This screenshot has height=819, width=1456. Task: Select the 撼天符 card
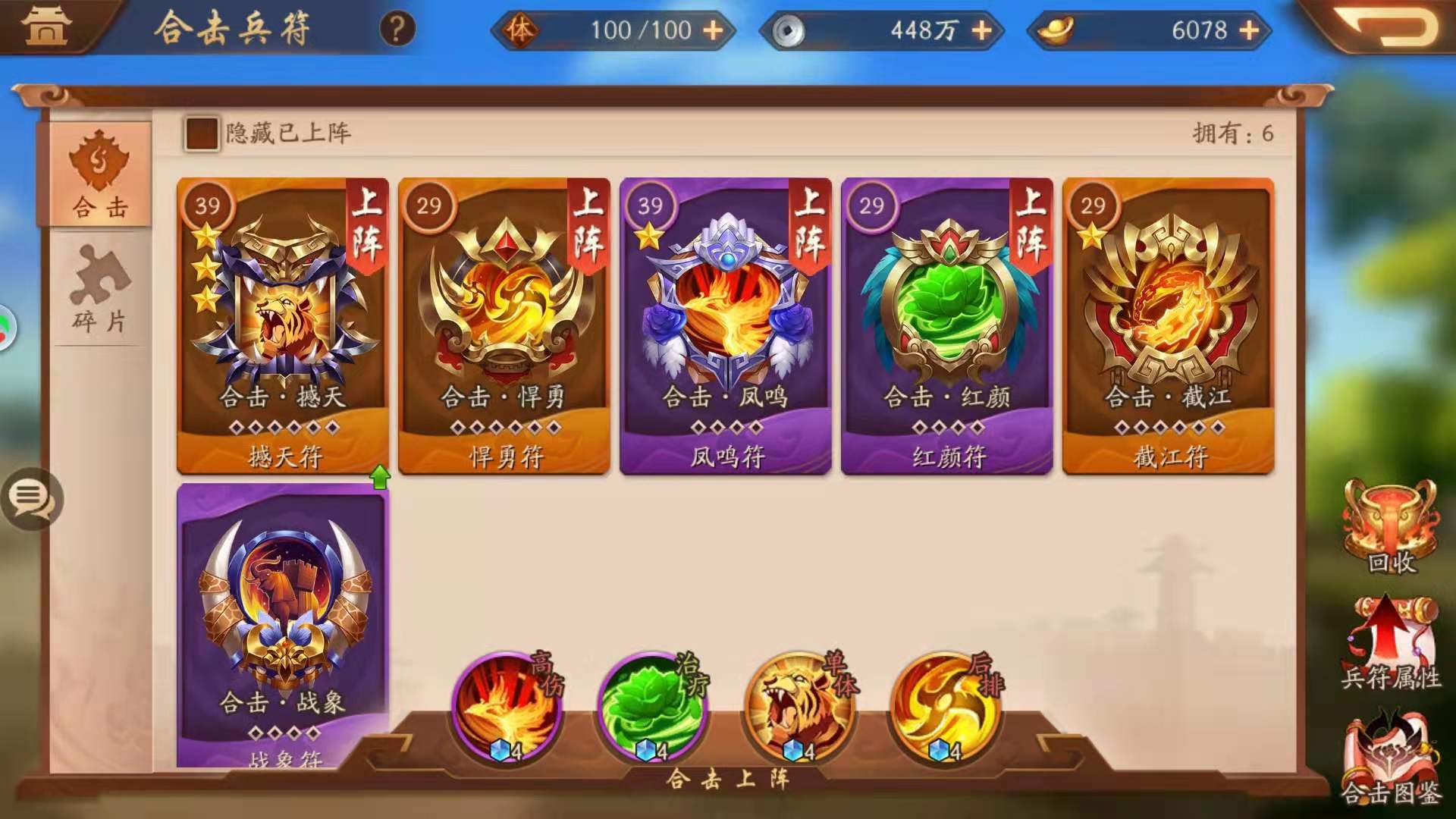[x=282, y=326]
